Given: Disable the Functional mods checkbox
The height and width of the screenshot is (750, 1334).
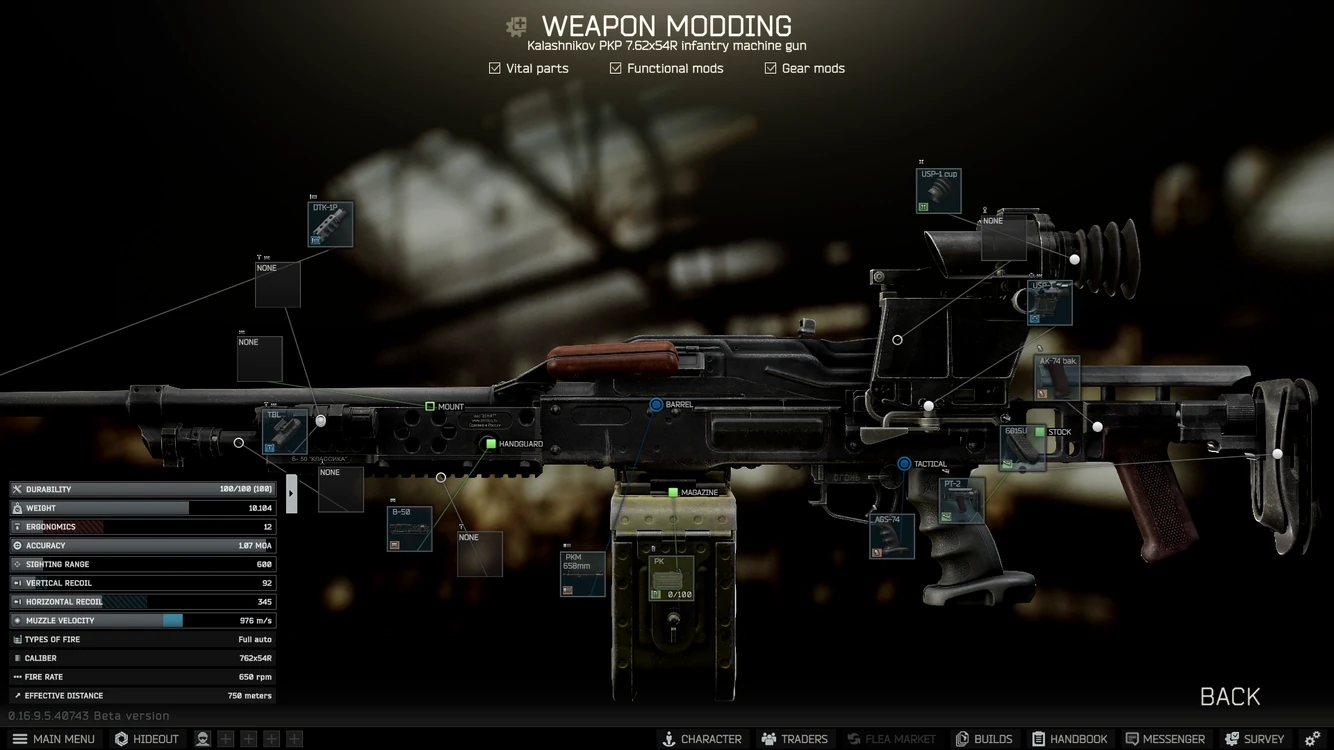Looking at the screenshot, I should (615, 68).
